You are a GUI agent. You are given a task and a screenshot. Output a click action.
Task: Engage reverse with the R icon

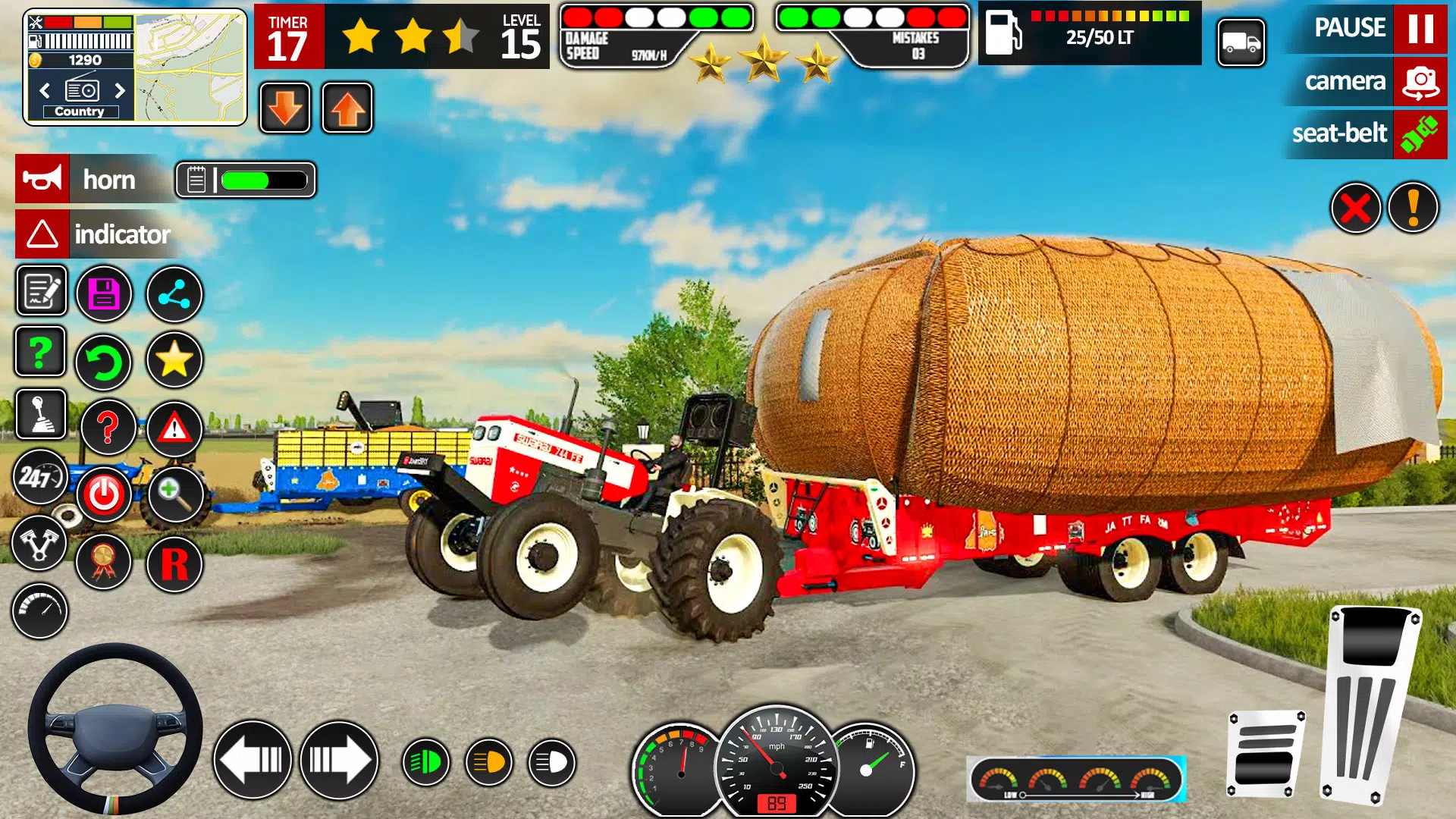(174, 563)
